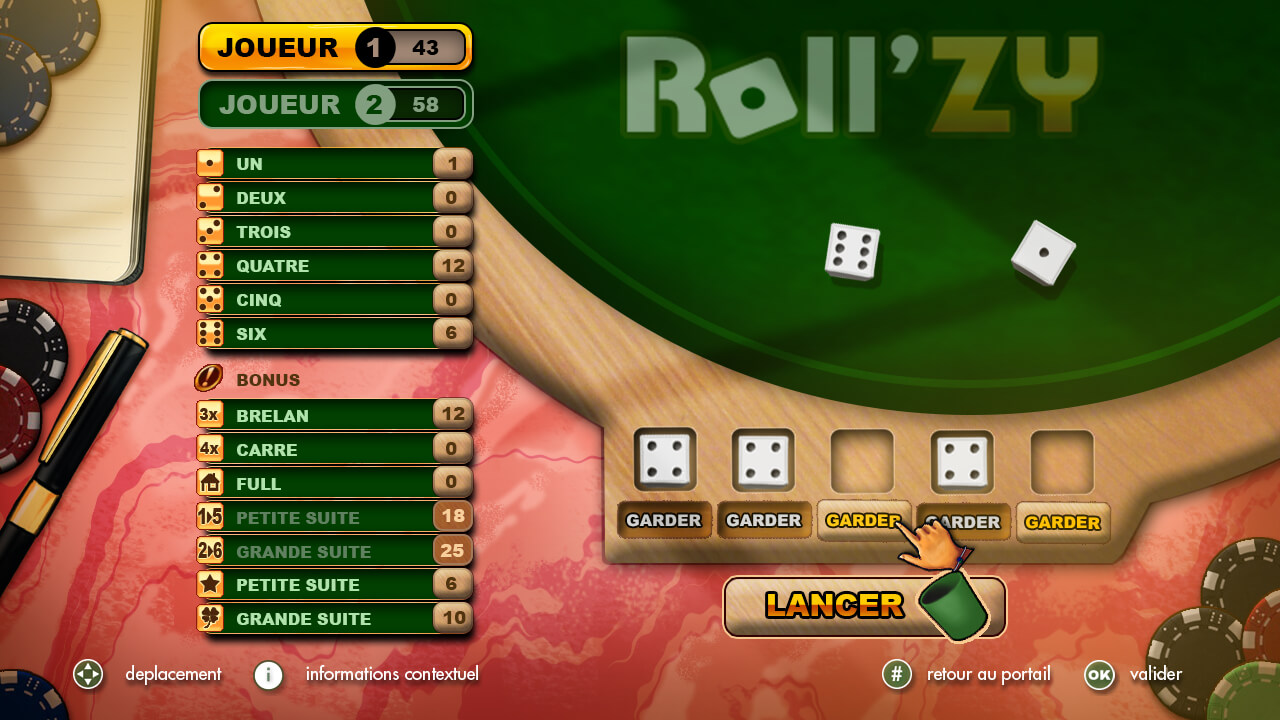Score the three fours as BRELAN
Image resolution: width=1280 pixels, height=720 pixels.
click(x=334, y=415)
